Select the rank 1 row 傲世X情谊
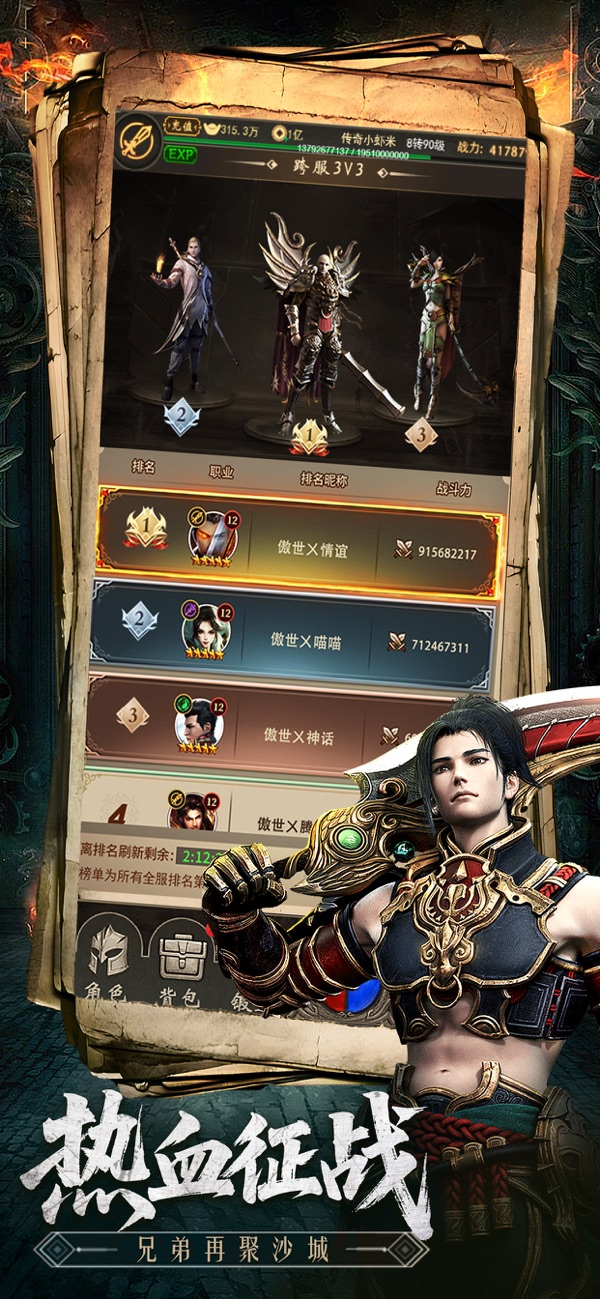This screenshot has width=600, height=1299. pyautogui.click(x=300, y=548)
